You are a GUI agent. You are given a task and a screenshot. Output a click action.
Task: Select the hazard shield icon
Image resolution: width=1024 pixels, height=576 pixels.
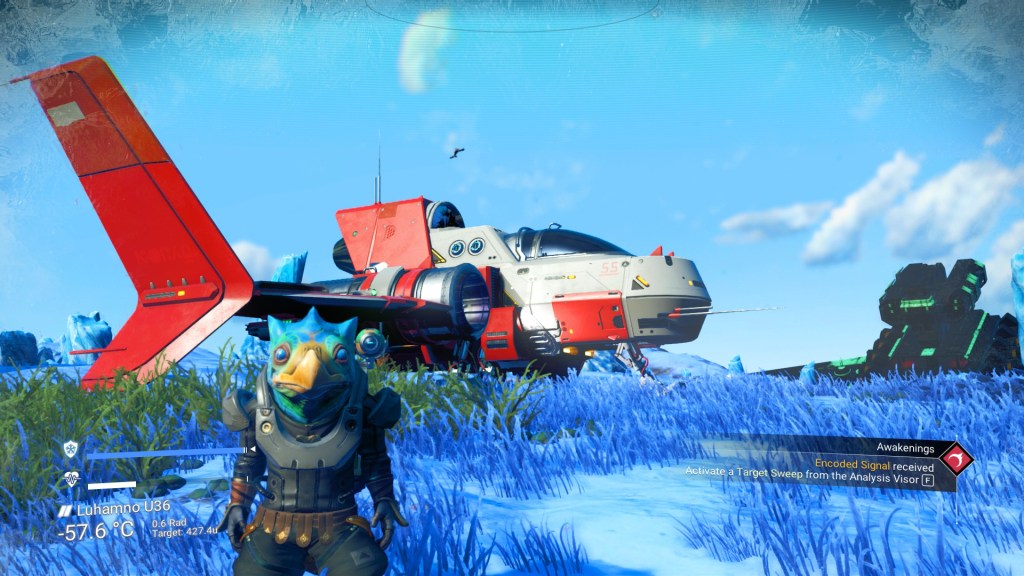70,449
